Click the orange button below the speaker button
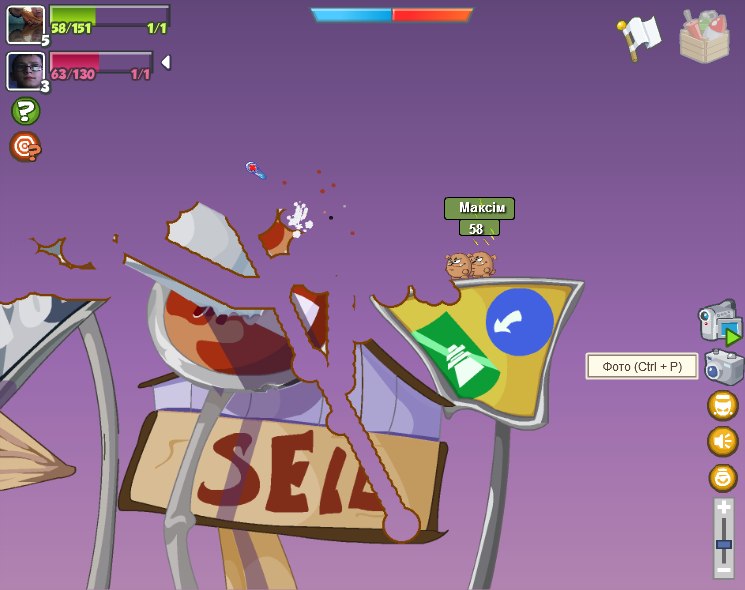745x590 pixels. click(722, 477)
